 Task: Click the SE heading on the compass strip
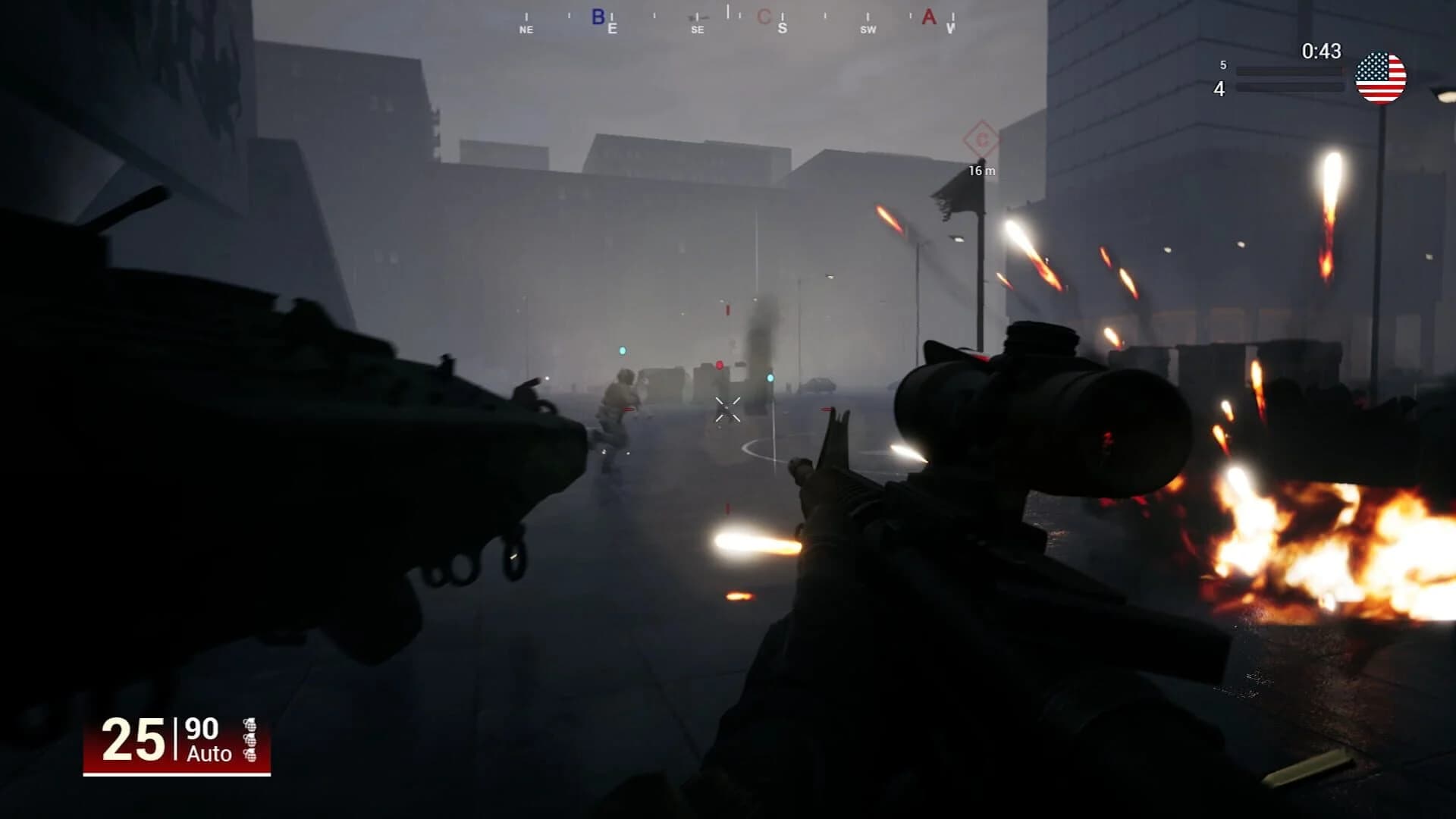(697, 30)
